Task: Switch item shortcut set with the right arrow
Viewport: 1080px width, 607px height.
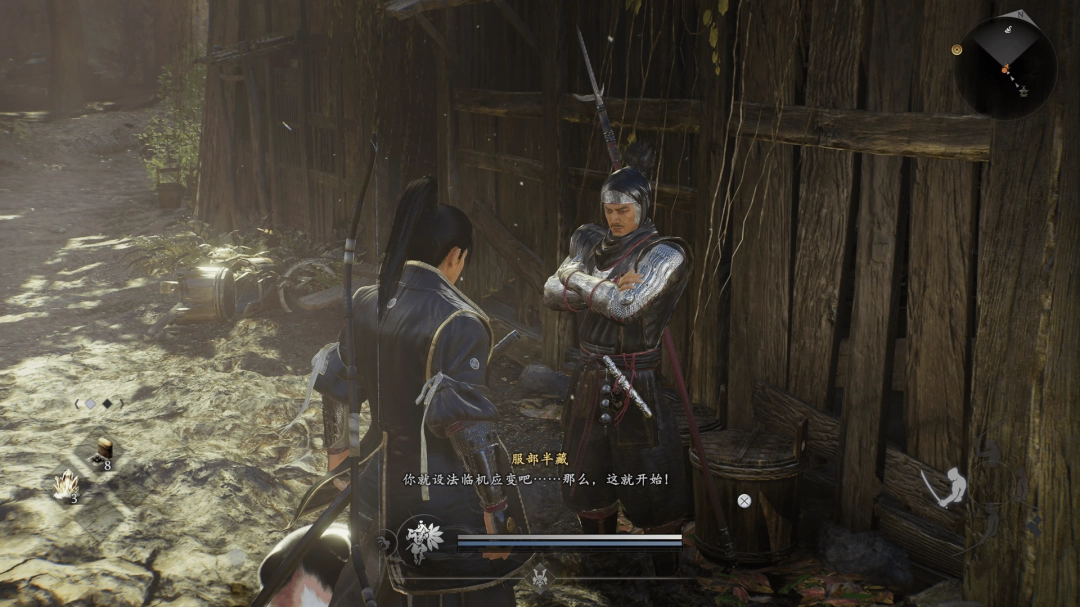Action: [122, 404]
